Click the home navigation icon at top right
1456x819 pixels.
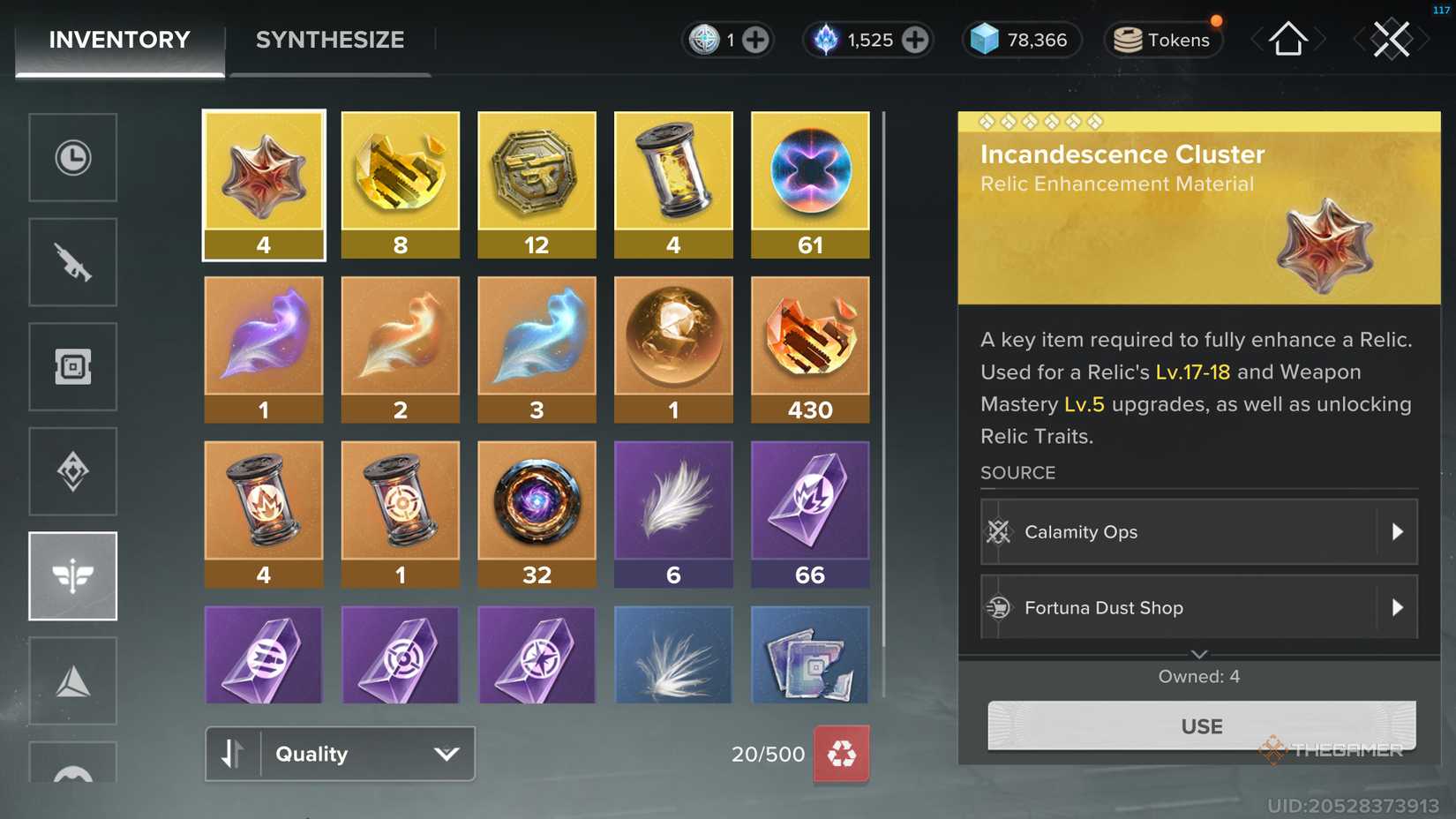click(1287, 39)
